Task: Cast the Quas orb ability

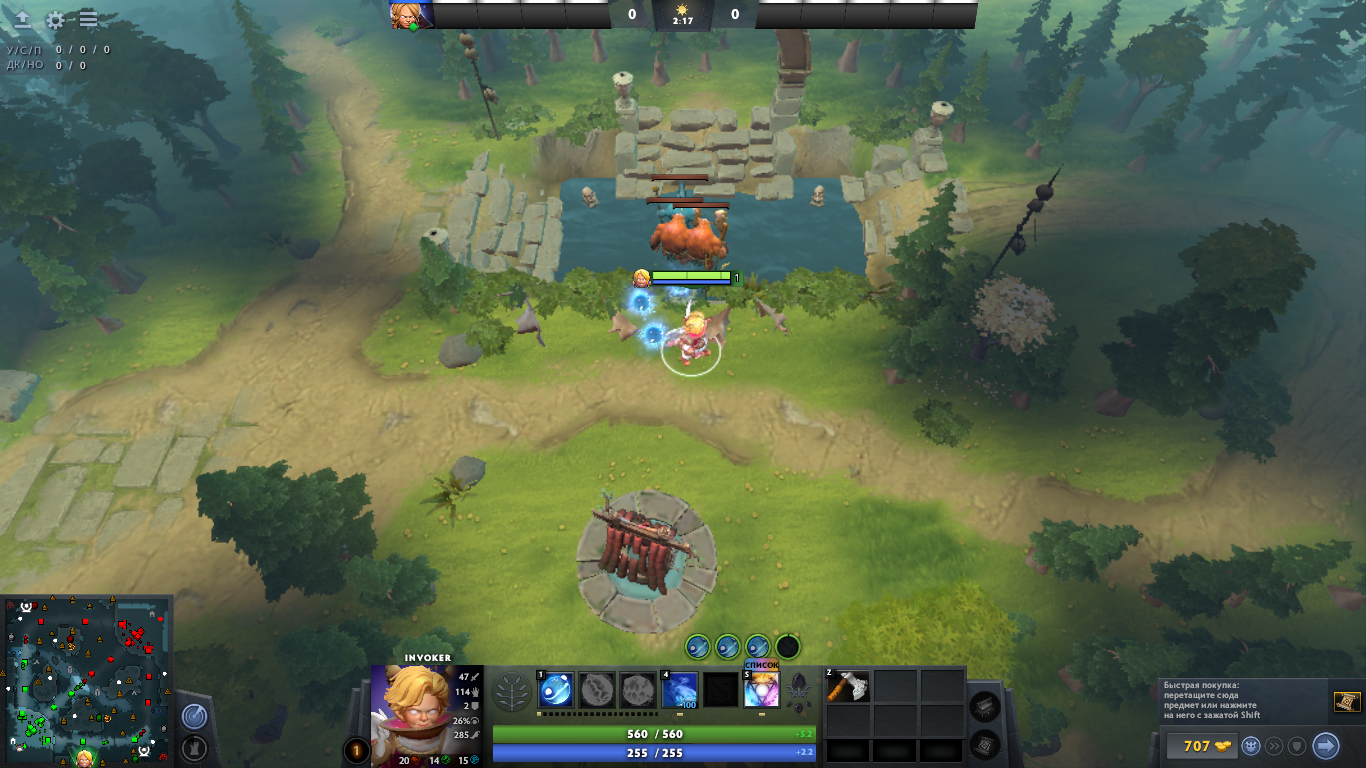Action: pos(556,690)
